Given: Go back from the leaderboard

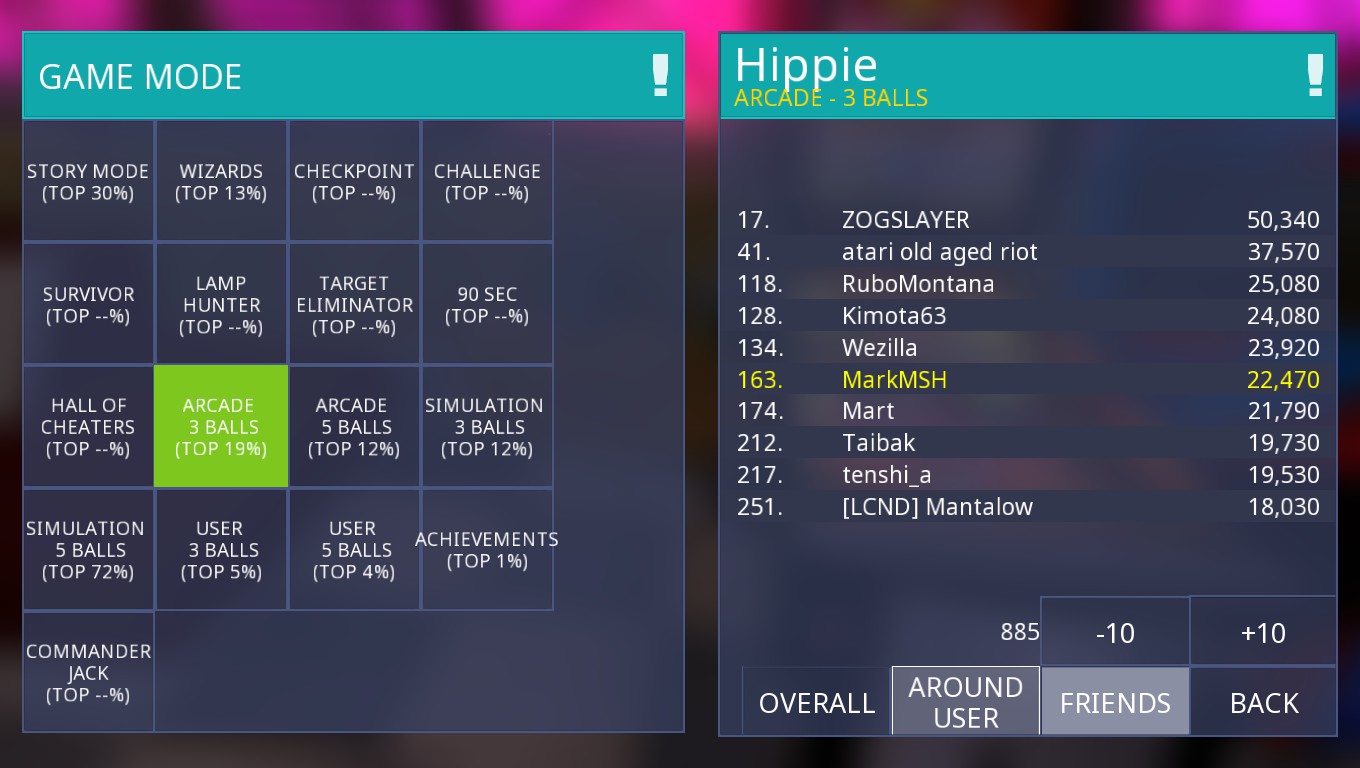Looking at the screenshot, I should point(1264,702).
